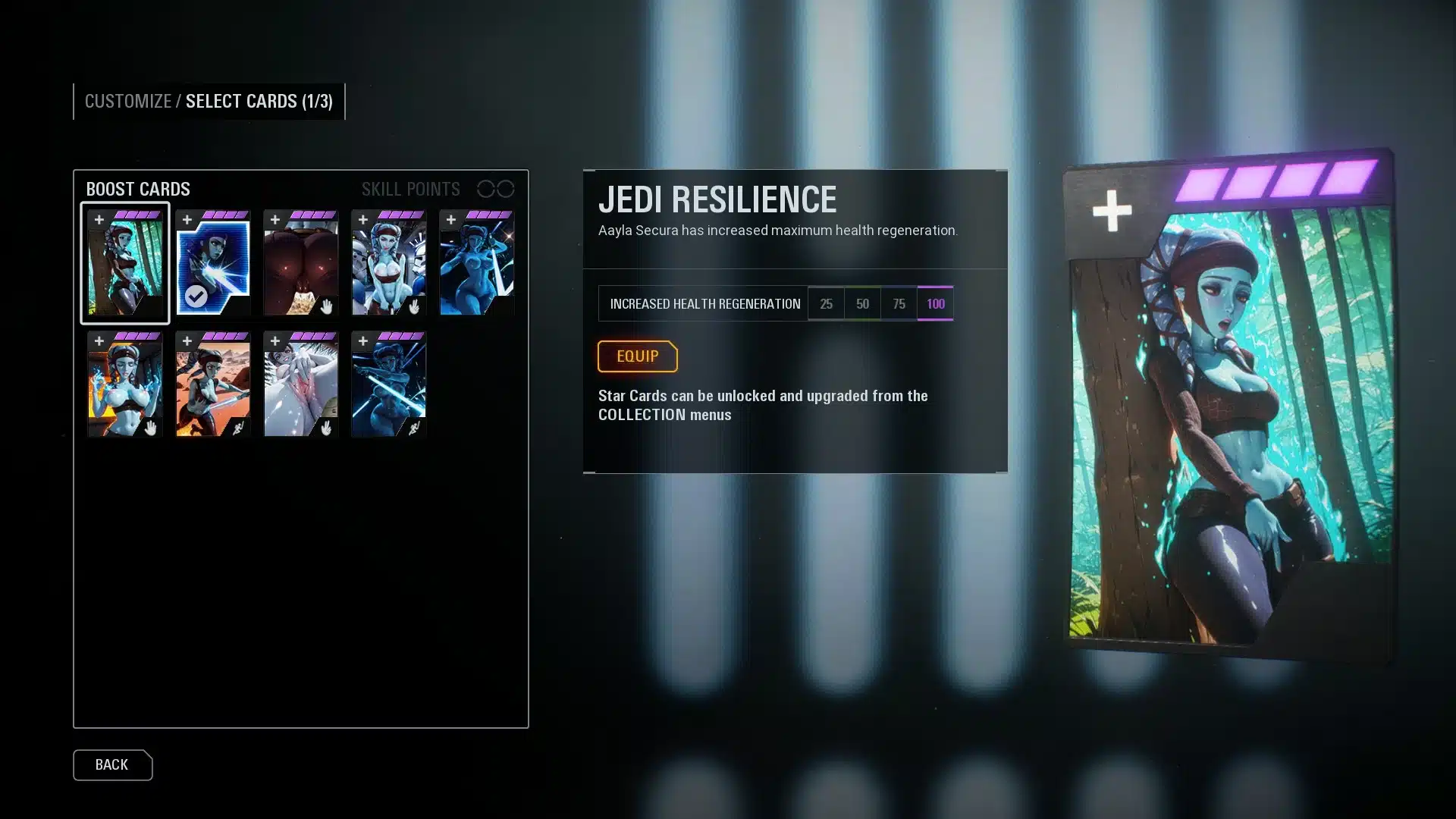Equip the Jedi Resilience card
This screenshot has height=819, width=1456.
coord(637,356)
